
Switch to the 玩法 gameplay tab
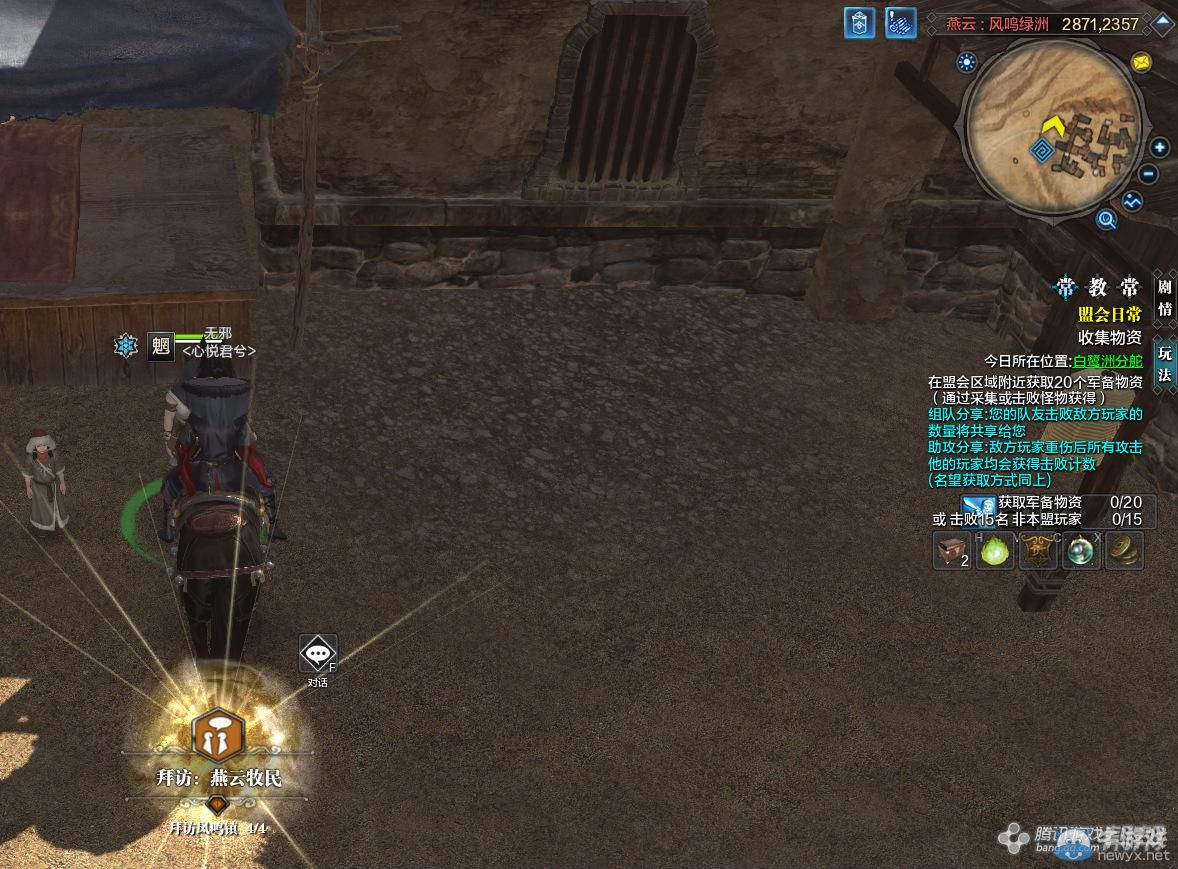tap(1165, 364)
